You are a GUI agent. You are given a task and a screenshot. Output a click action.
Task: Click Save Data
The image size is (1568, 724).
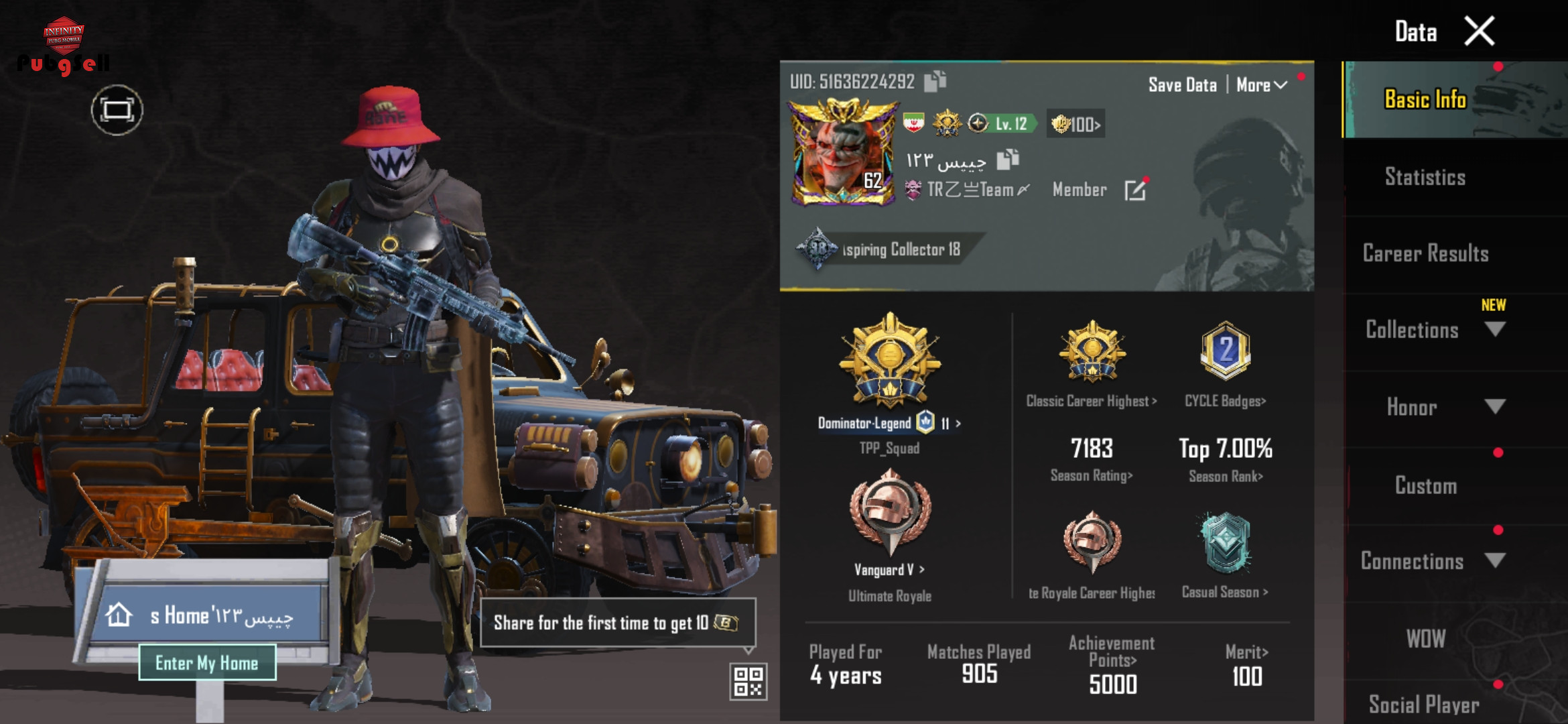tap(1182, 85)
